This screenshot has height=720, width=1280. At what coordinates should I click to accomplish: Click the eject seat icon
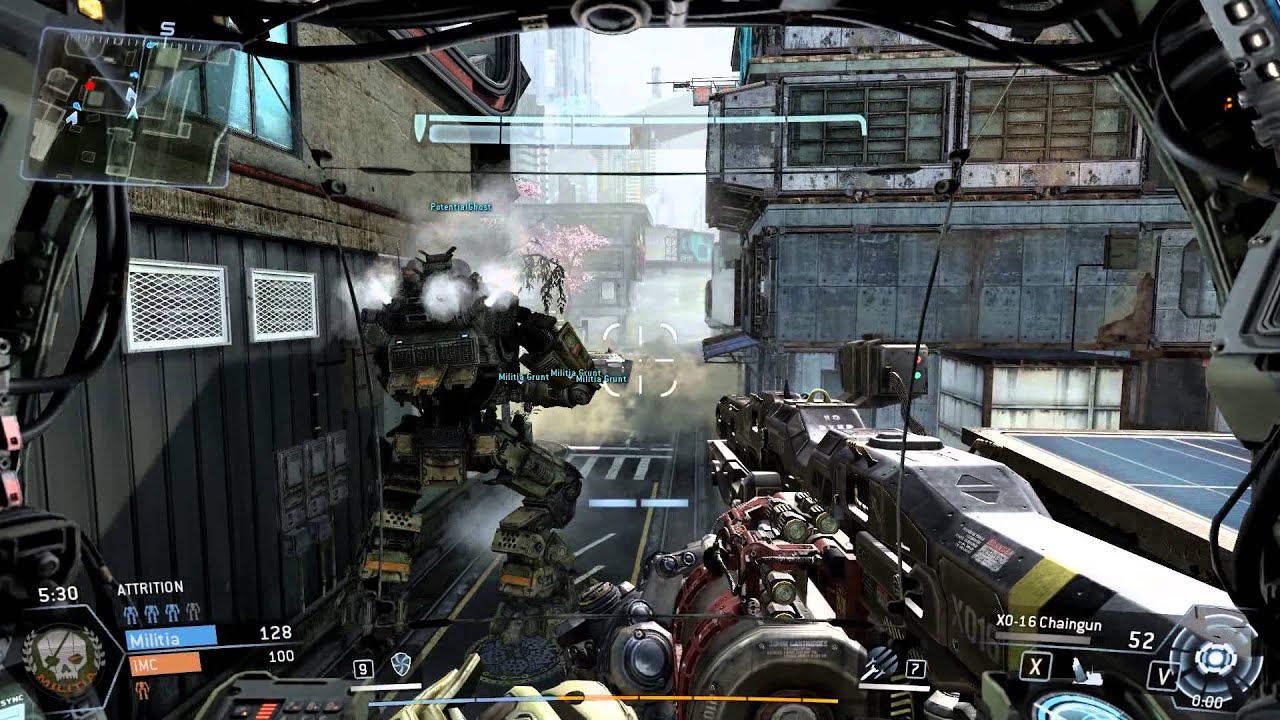[1087, 674]
